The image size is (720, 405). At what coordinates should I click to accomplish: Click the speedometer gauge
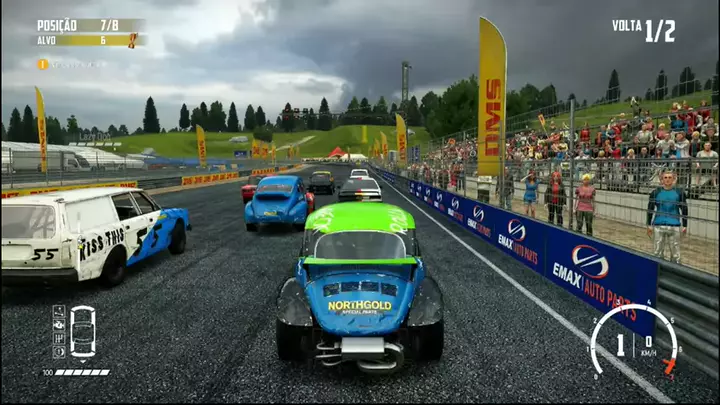pos(633,342)
